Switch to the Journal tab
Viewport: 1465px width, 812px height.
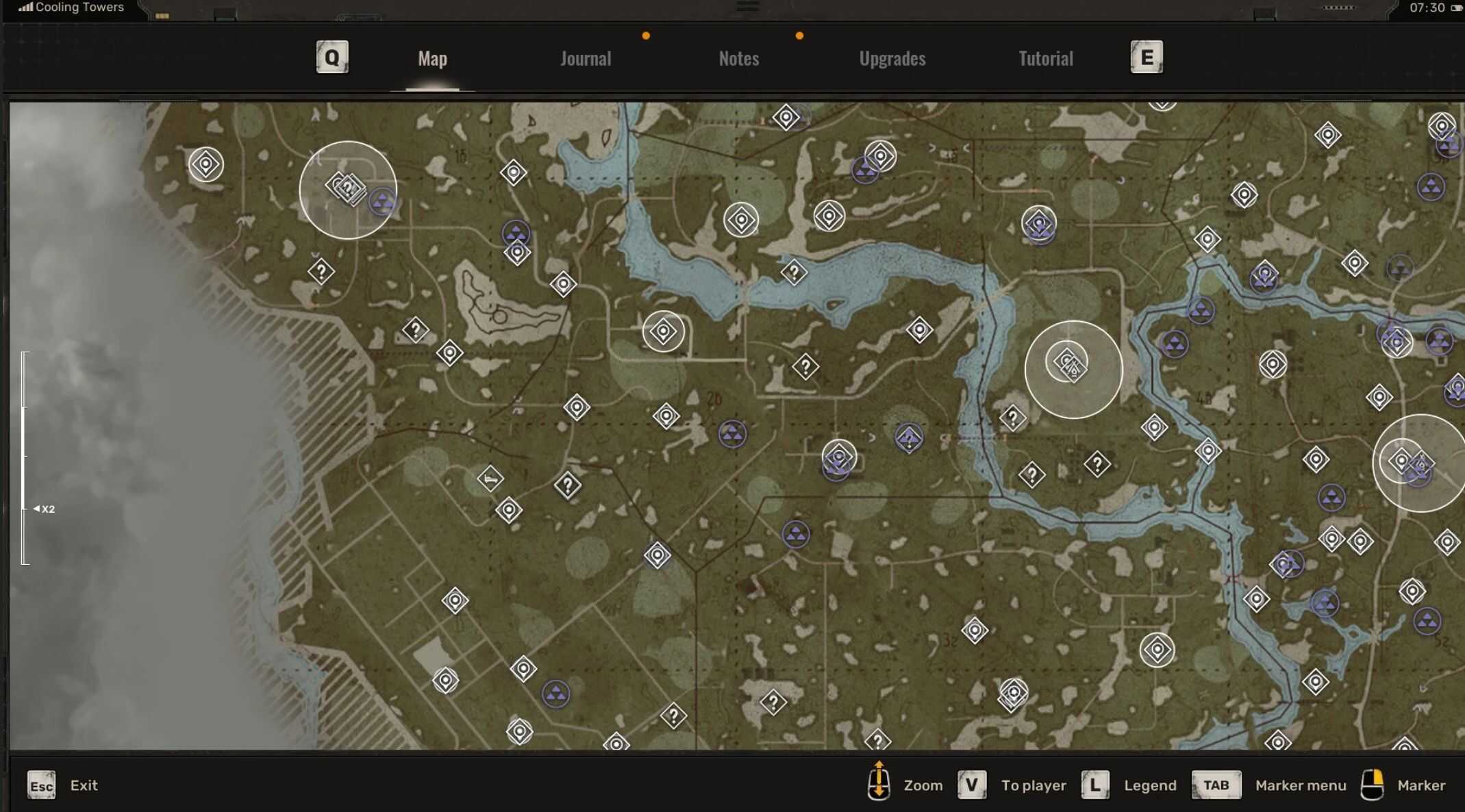tap(586, 59)
